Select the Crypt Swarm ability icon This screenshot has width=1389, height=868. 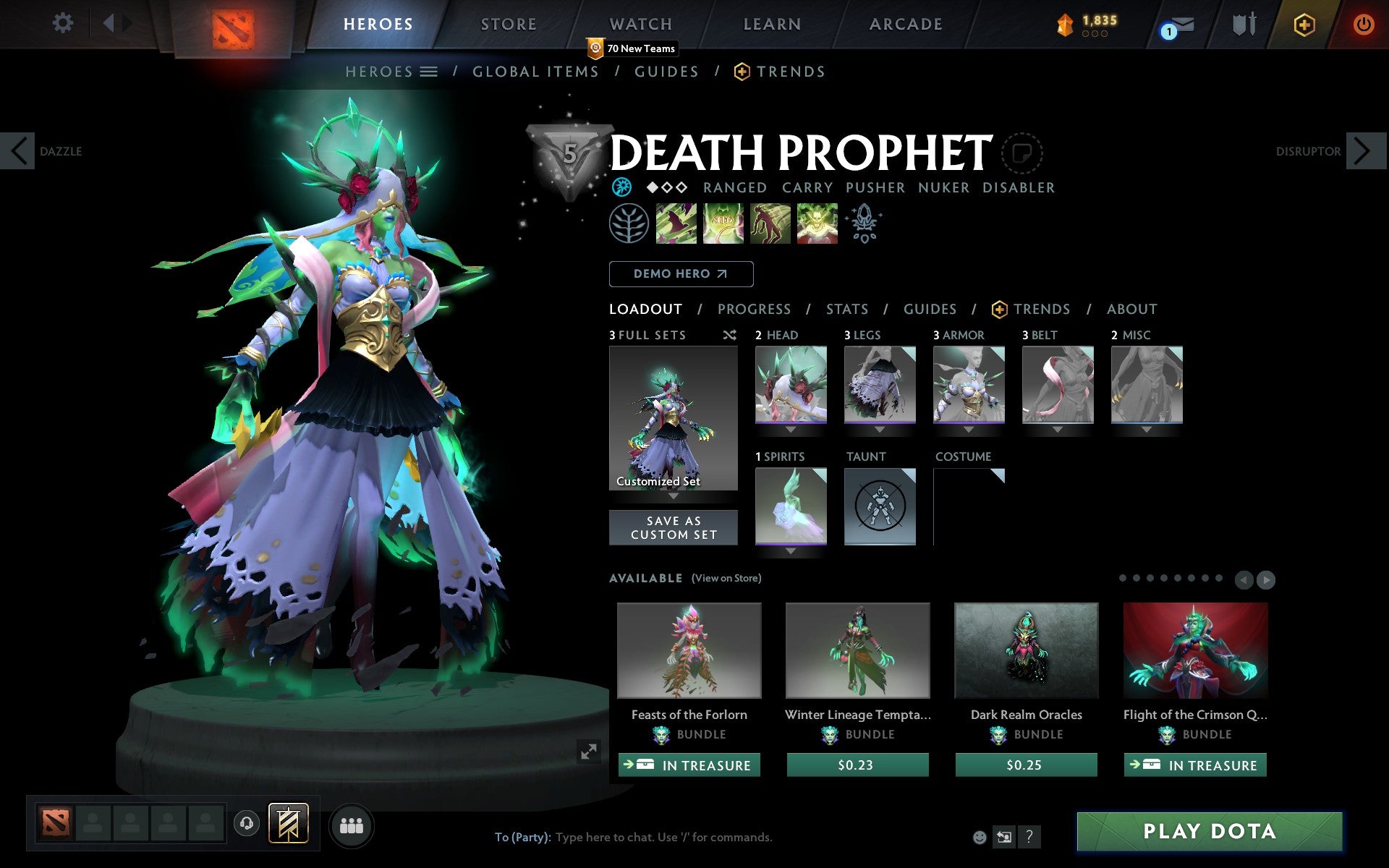pos(676,224)
